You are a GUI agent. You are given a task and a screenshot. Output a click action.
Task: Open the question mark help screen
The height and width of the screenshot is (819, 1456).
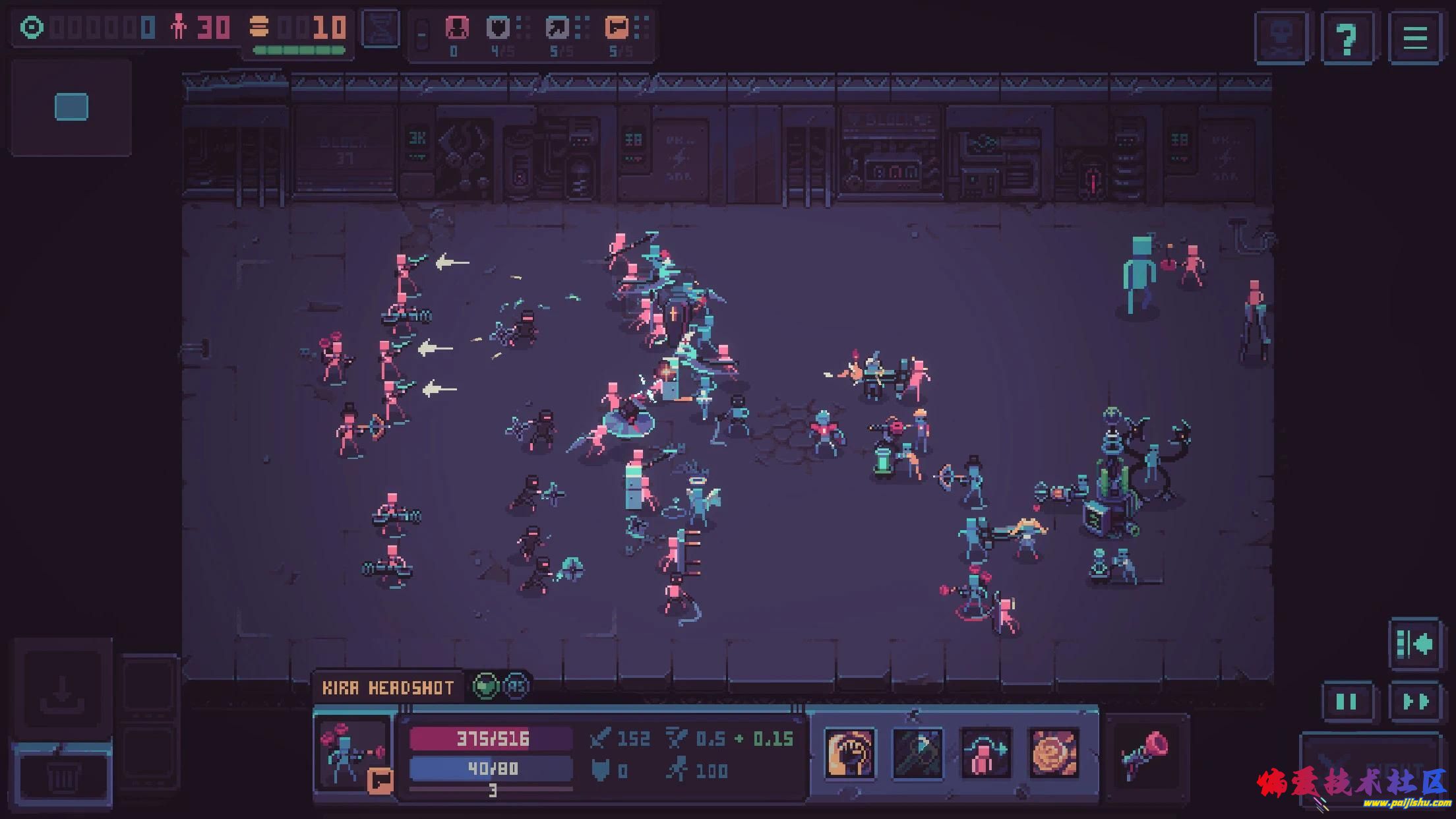(1347, 38)
